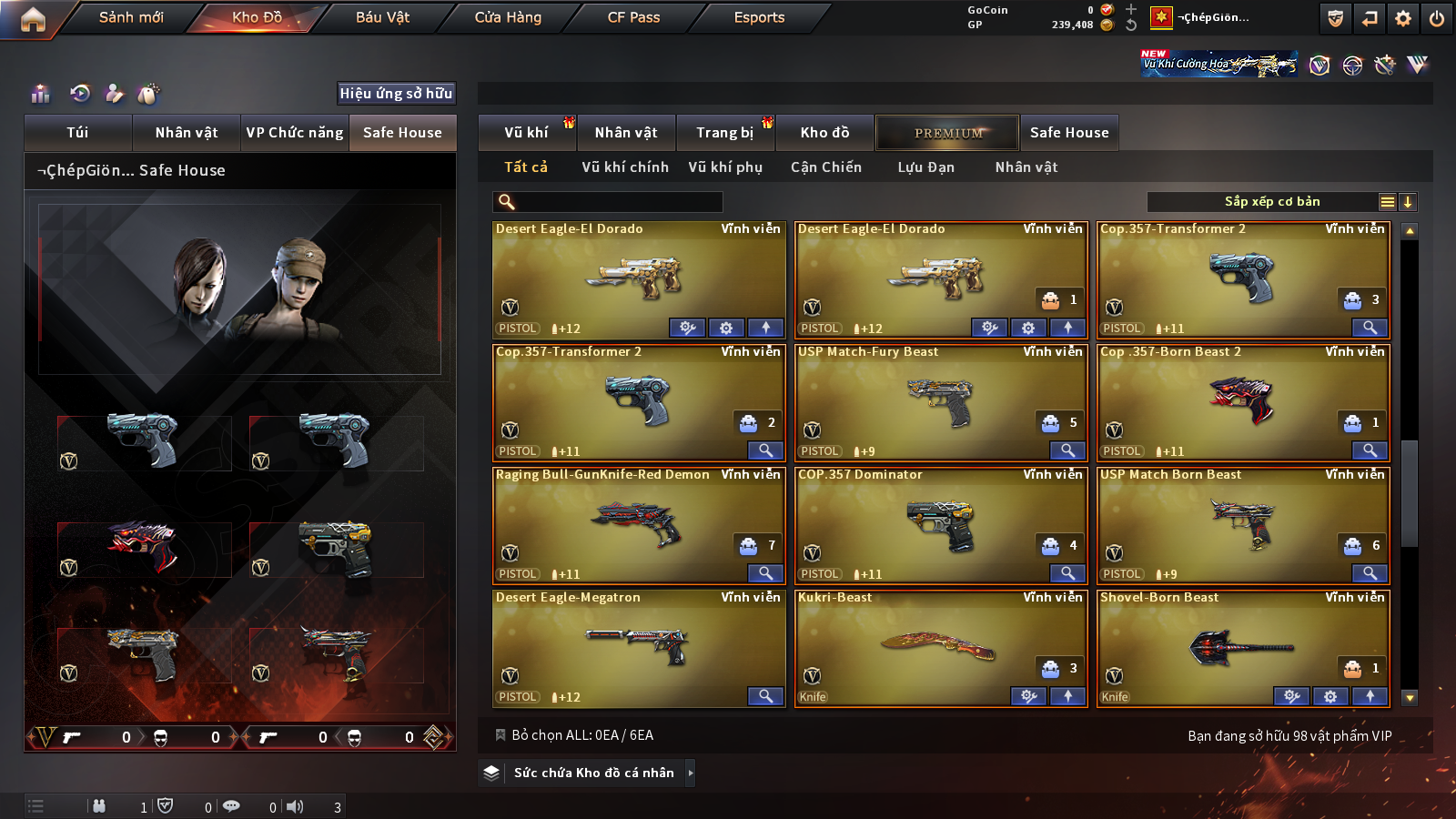Switch to the Esports tab
The image size is (1456, 819).
point(759,17)
